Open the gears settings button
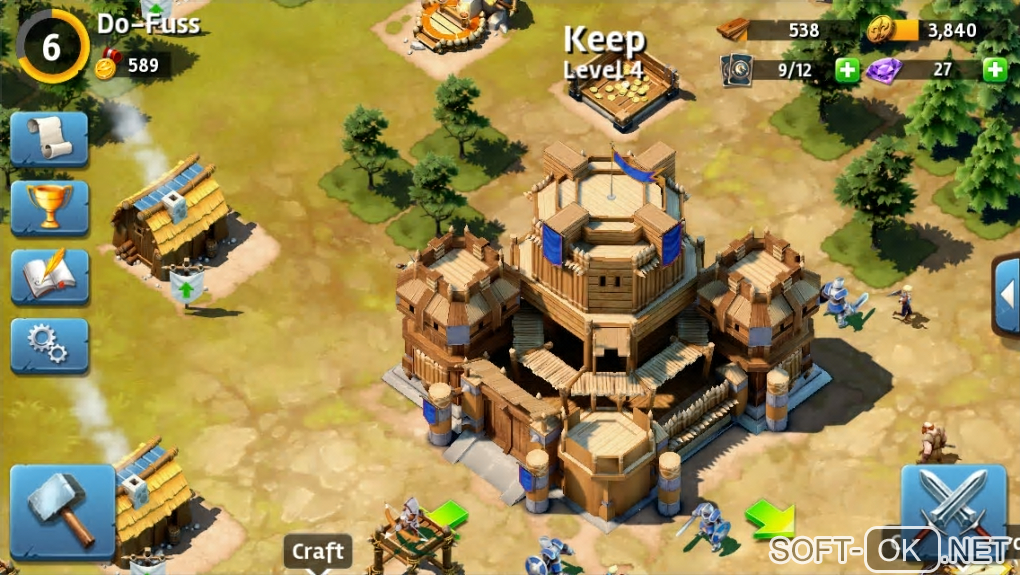 (50, 345)
